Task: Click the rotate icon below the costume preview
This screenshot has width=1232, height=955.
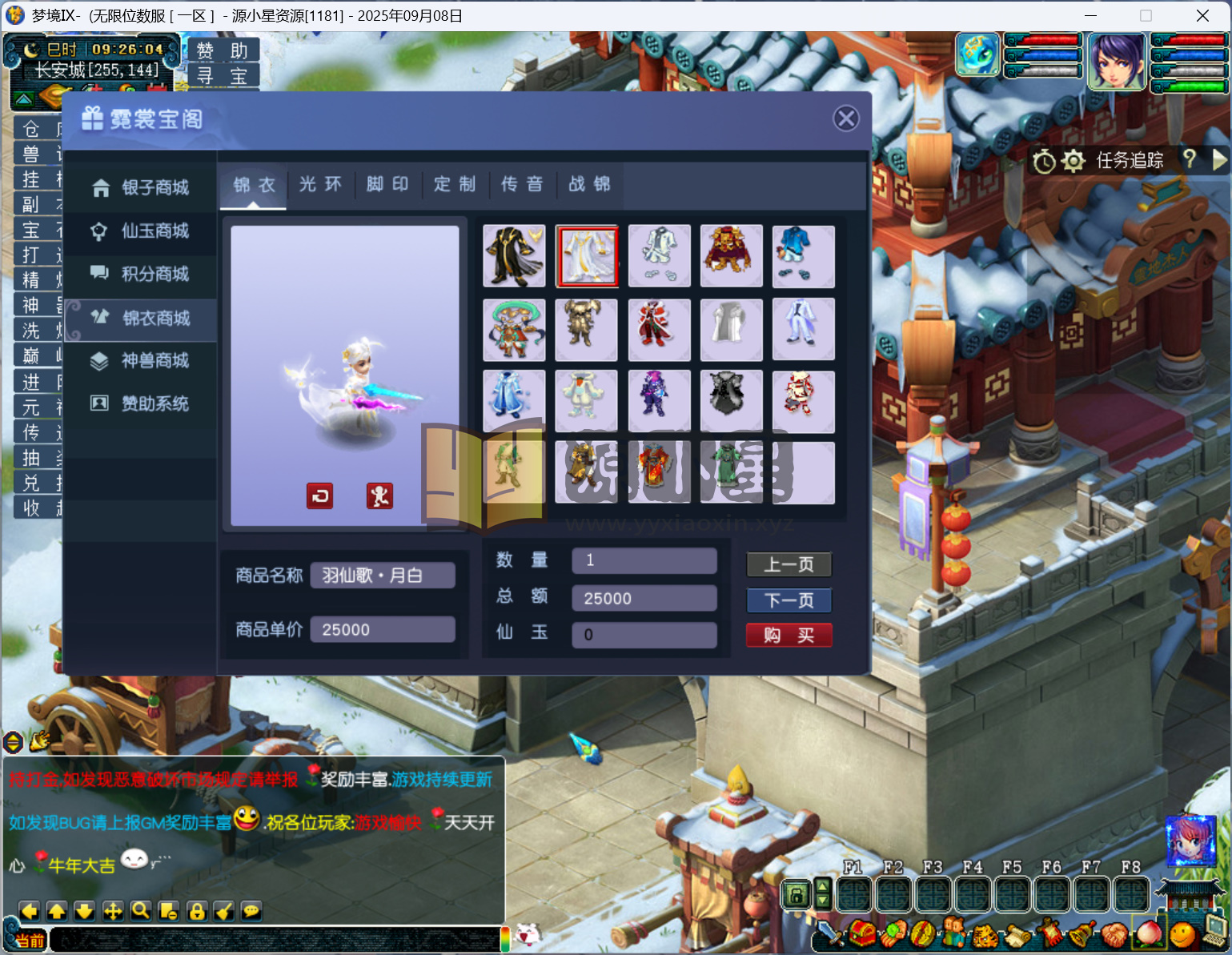Action: (319, 496)
